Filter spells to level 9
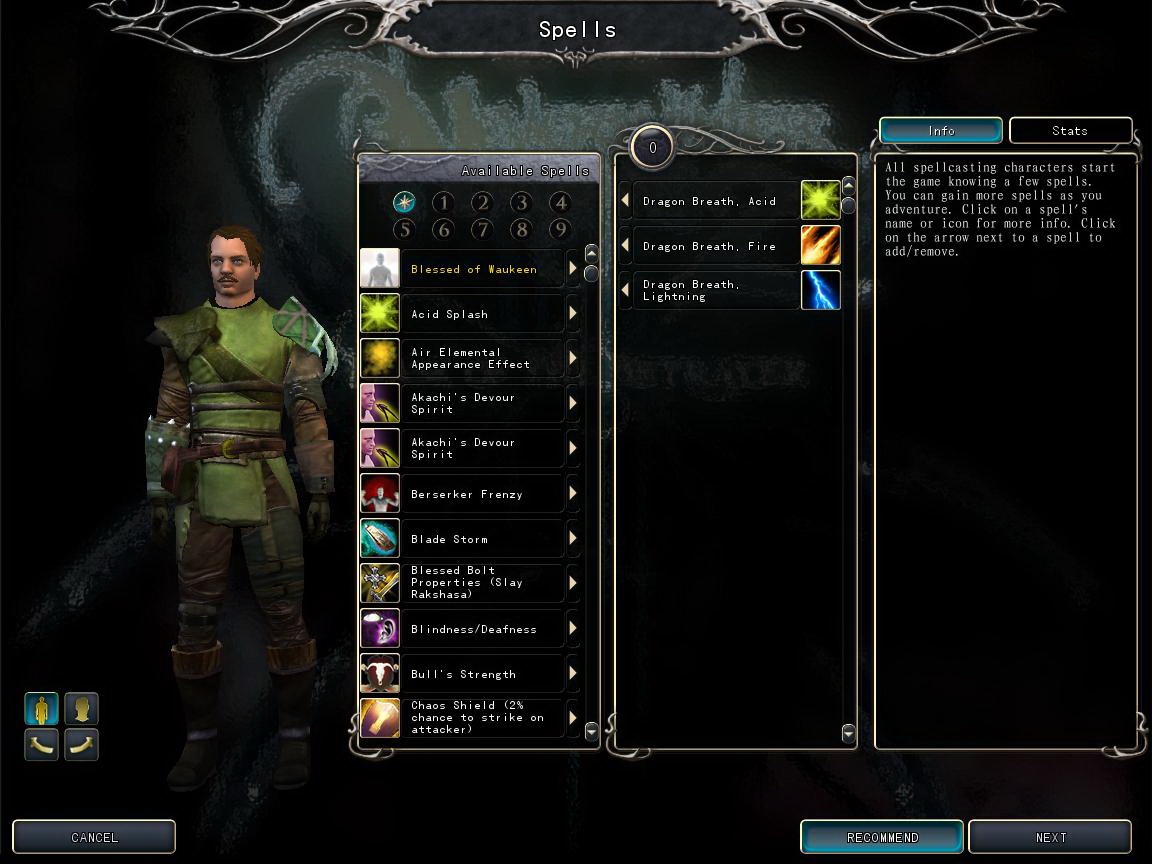This screenshot has height=864, width=1152. click(x=560, y=230)
